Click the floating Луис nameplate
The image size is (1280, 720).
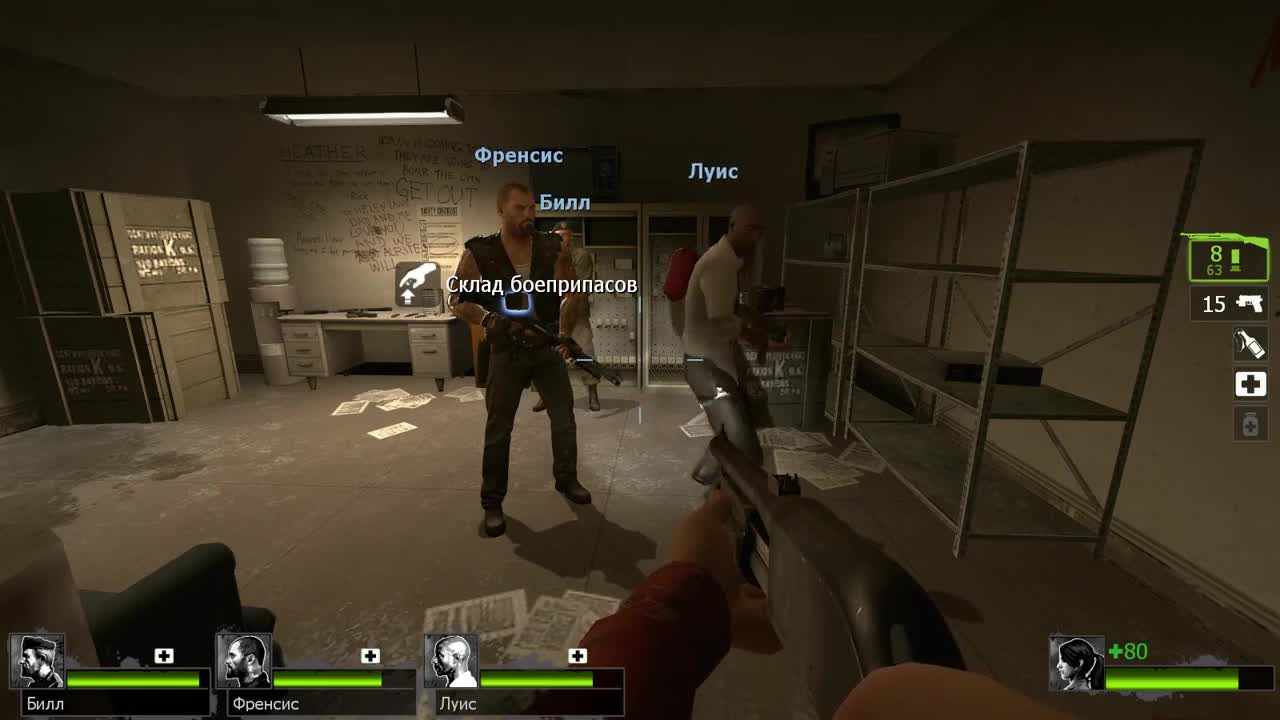point(713,171)
